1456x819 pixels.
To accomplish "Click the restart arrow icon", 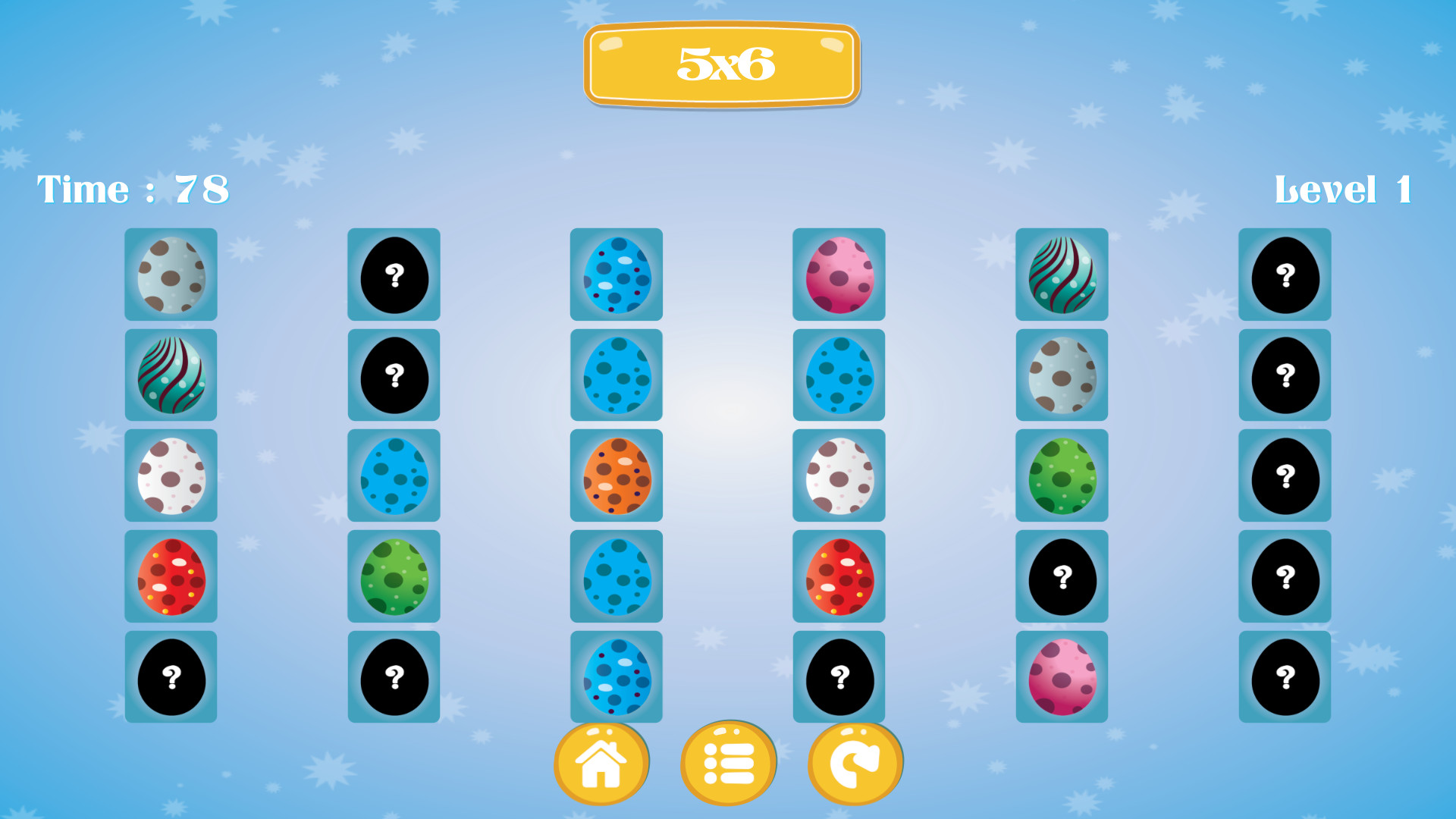I will 855,763.
